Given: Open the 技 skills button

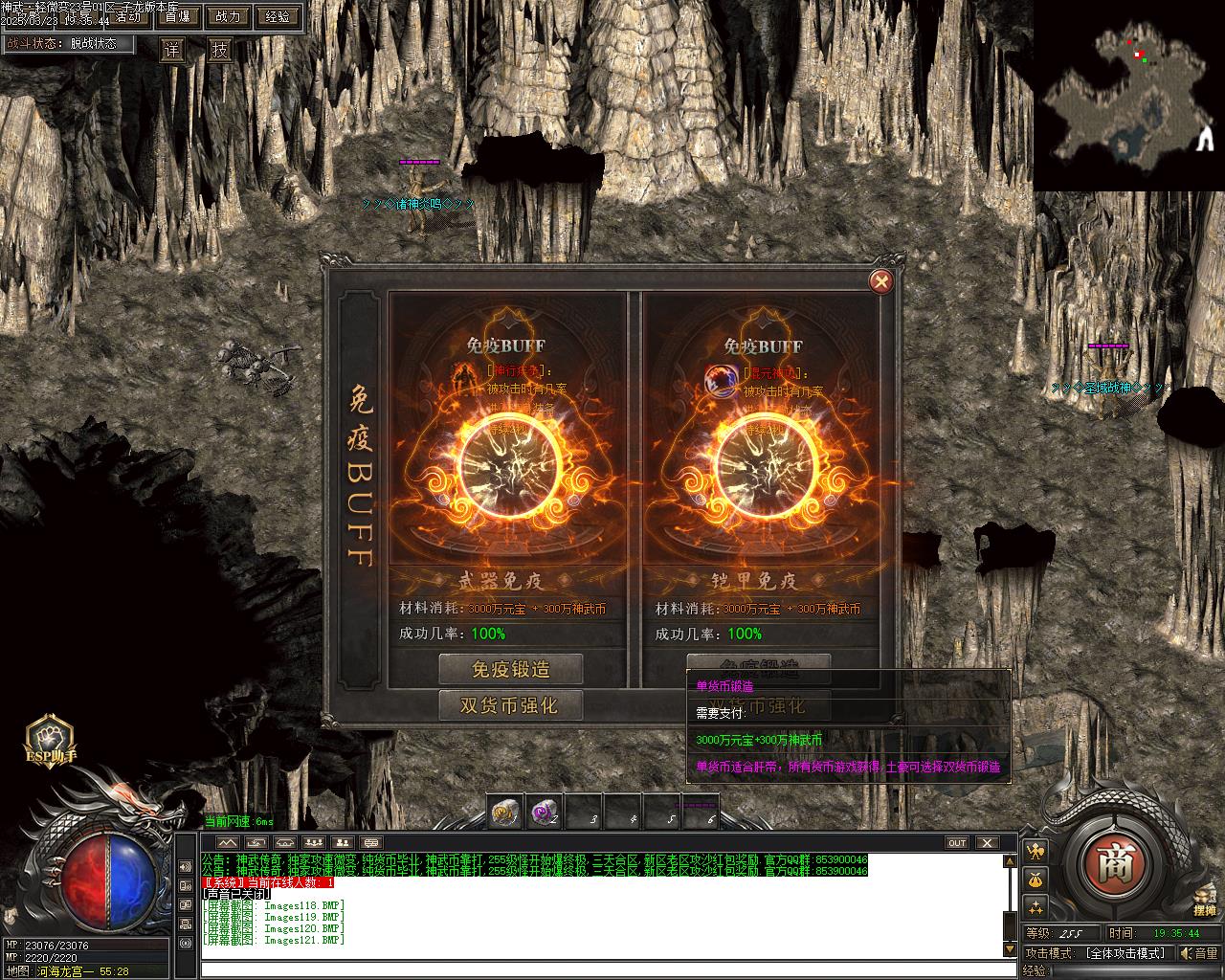Looking at the screenshot, I should point(220,51).
